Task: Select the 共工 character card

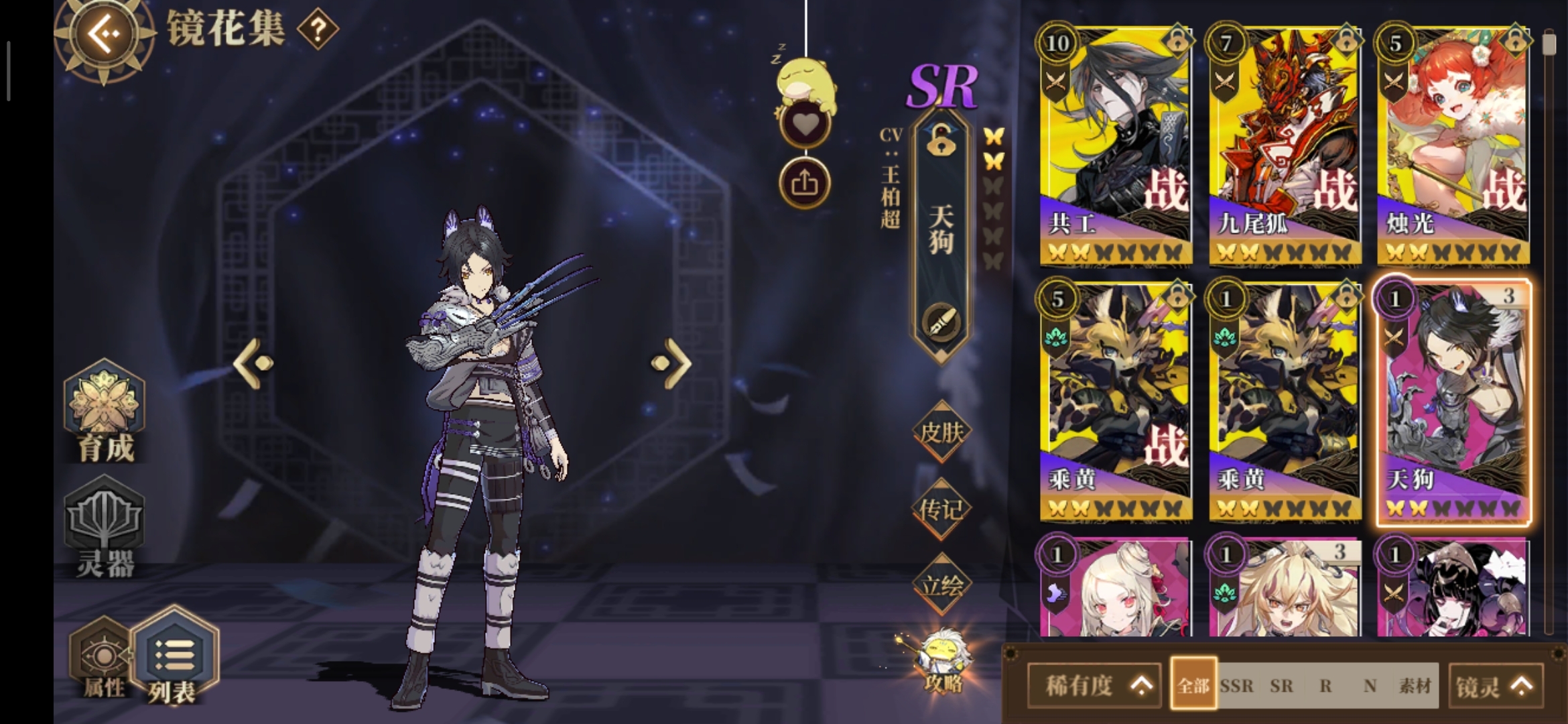Action: tap(1116, 144)
